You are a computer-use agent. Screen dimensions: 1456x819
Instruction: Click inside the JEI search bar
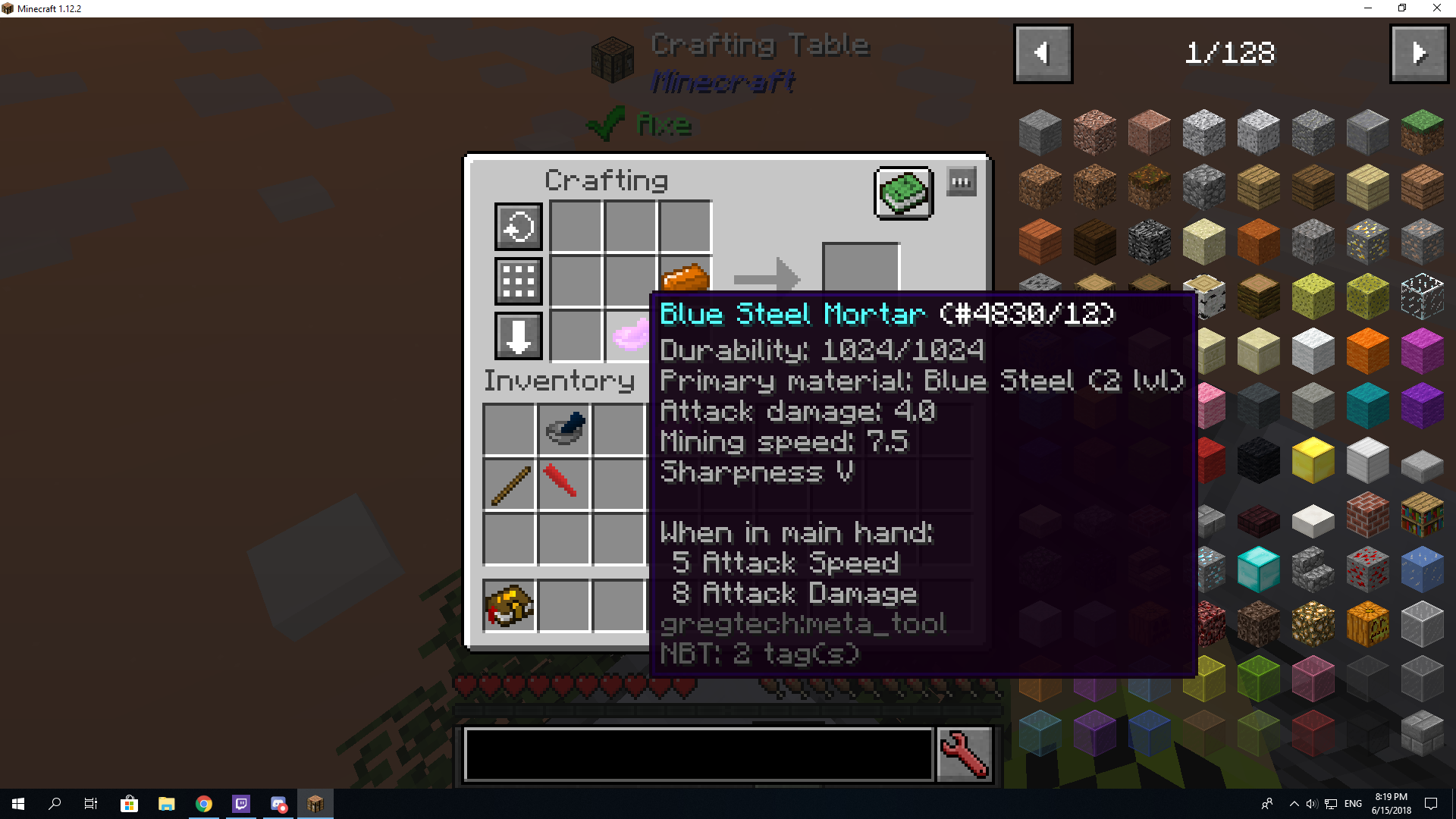click(x=698, y=755)
